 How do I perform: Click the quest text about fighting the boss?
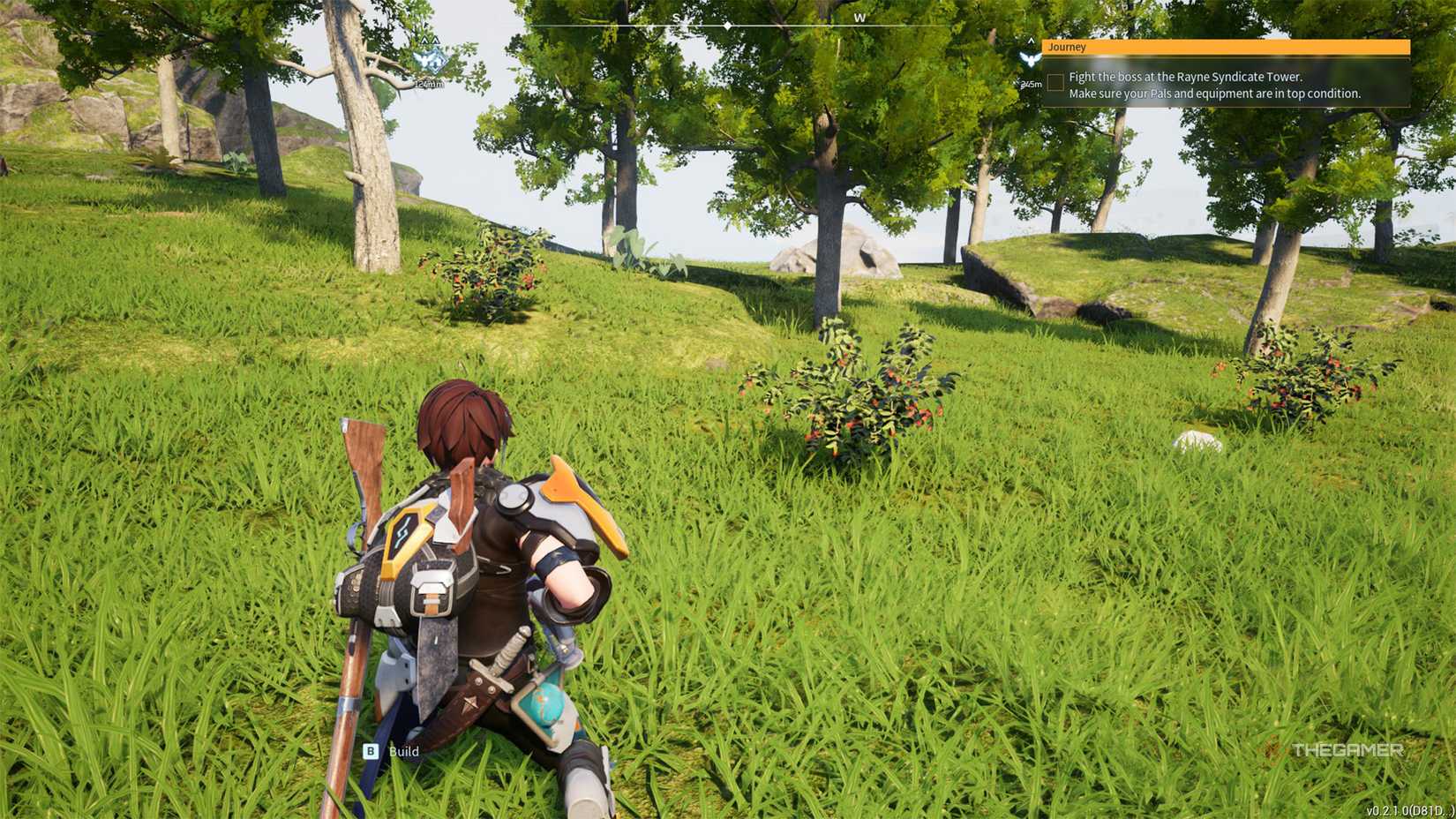click(x=1186, y=77)
